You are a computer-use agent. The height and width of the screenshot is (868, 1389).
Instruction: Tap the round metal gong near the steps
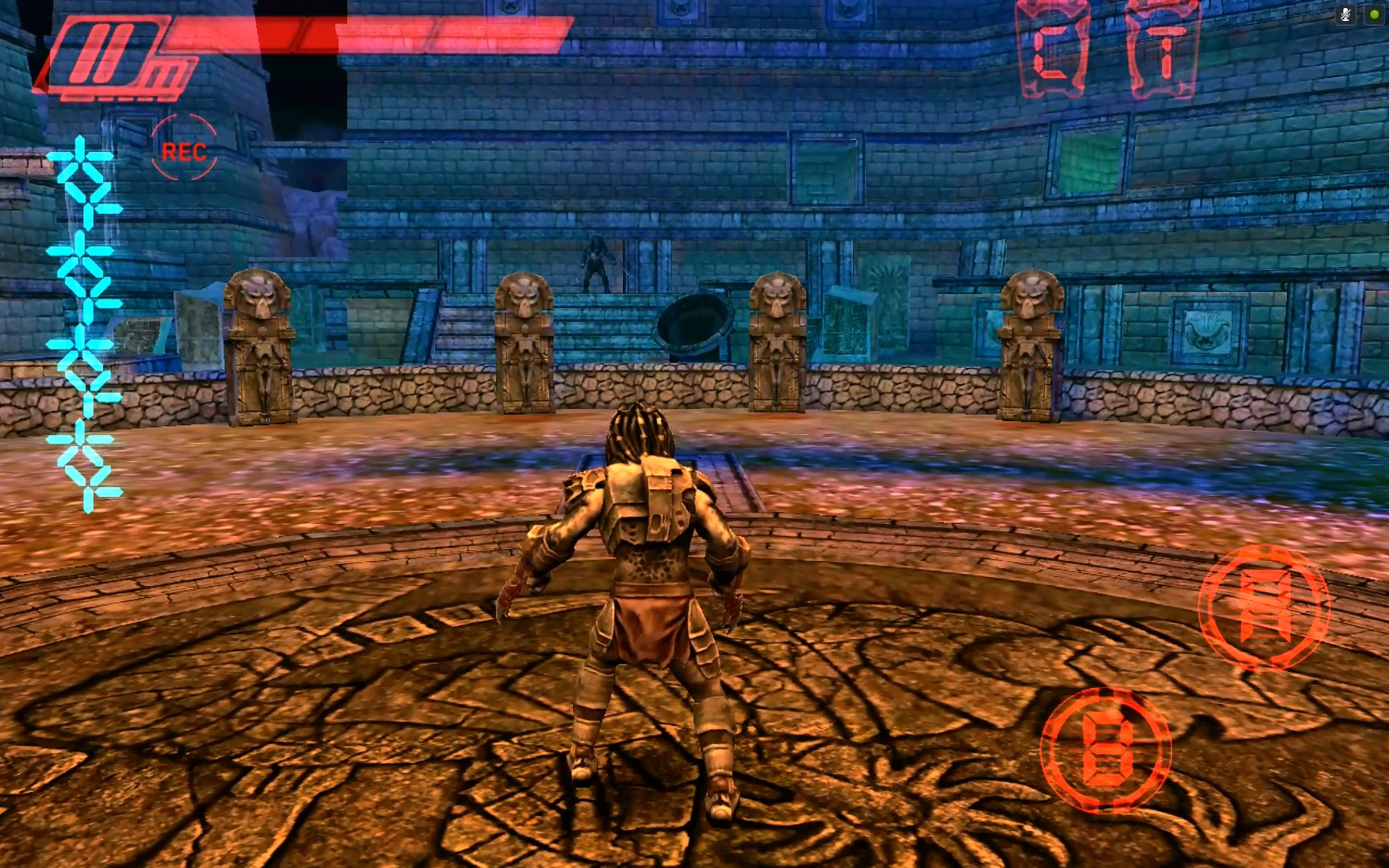point(693,321)
